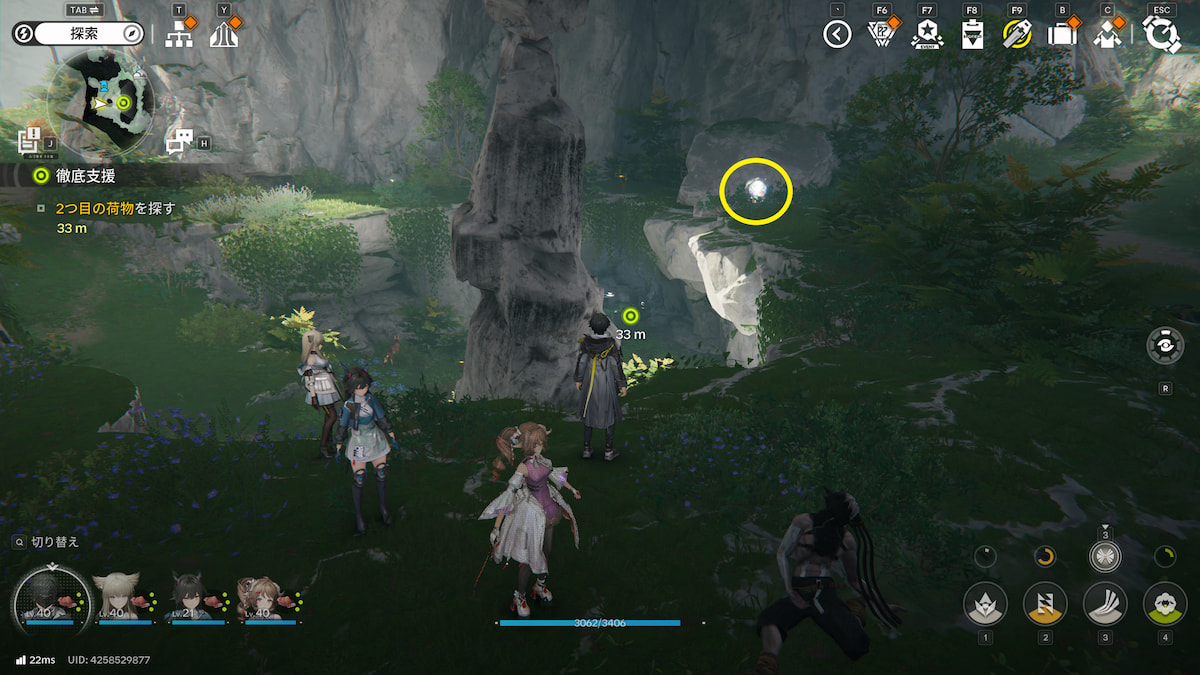Collapse the top menu with back arrow
This screenshot has width=1200, height=675.
tap(837, 34)
